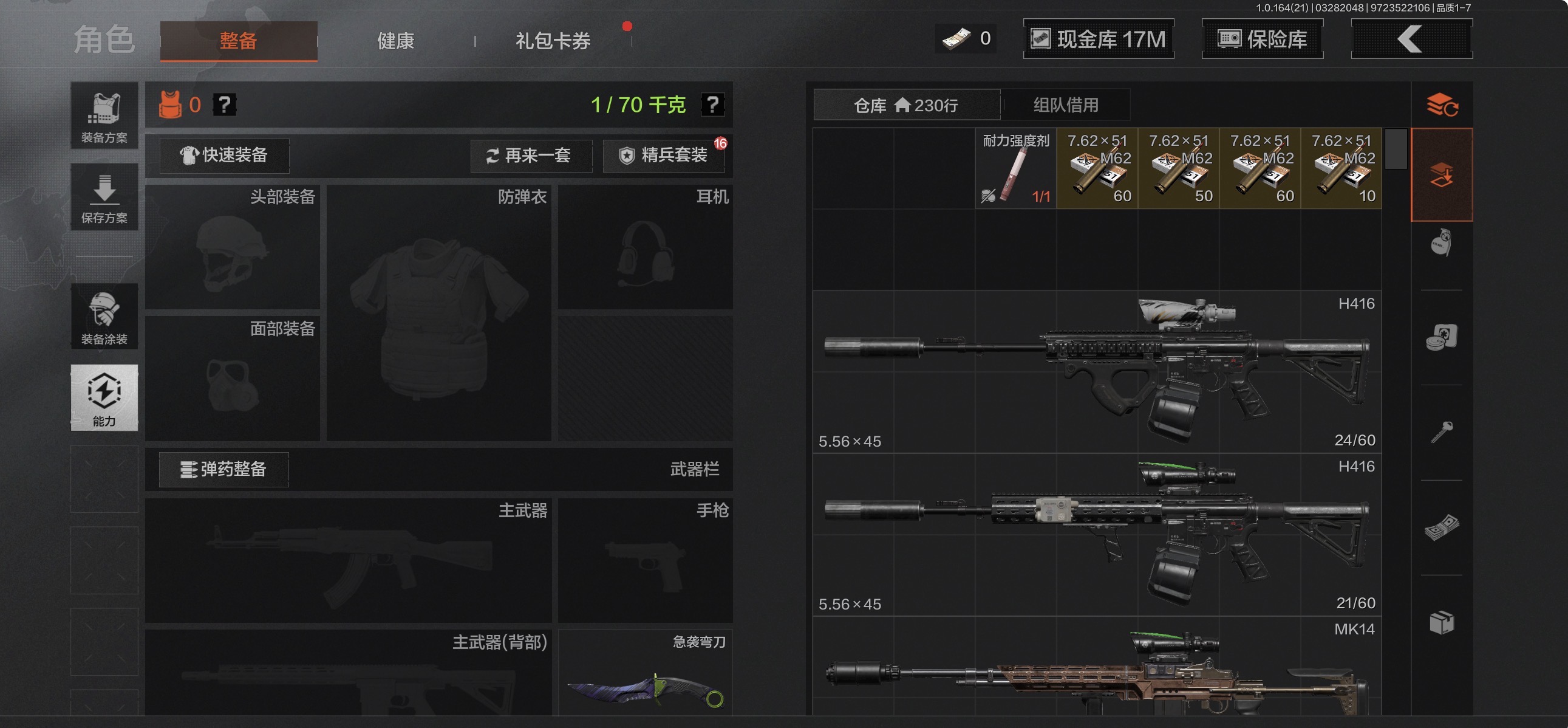Screen dimensions: 1568x728
Task: Click the 装备方案 equipment loadout option
Action: (104, 115)
